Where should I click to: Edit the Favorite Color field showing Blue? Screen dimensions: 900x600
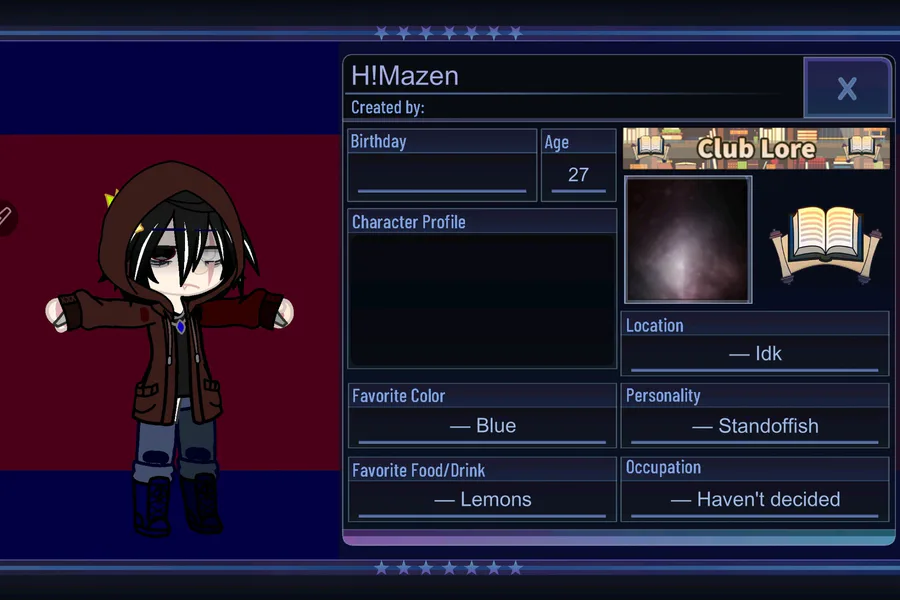click(x=482, y=426)
